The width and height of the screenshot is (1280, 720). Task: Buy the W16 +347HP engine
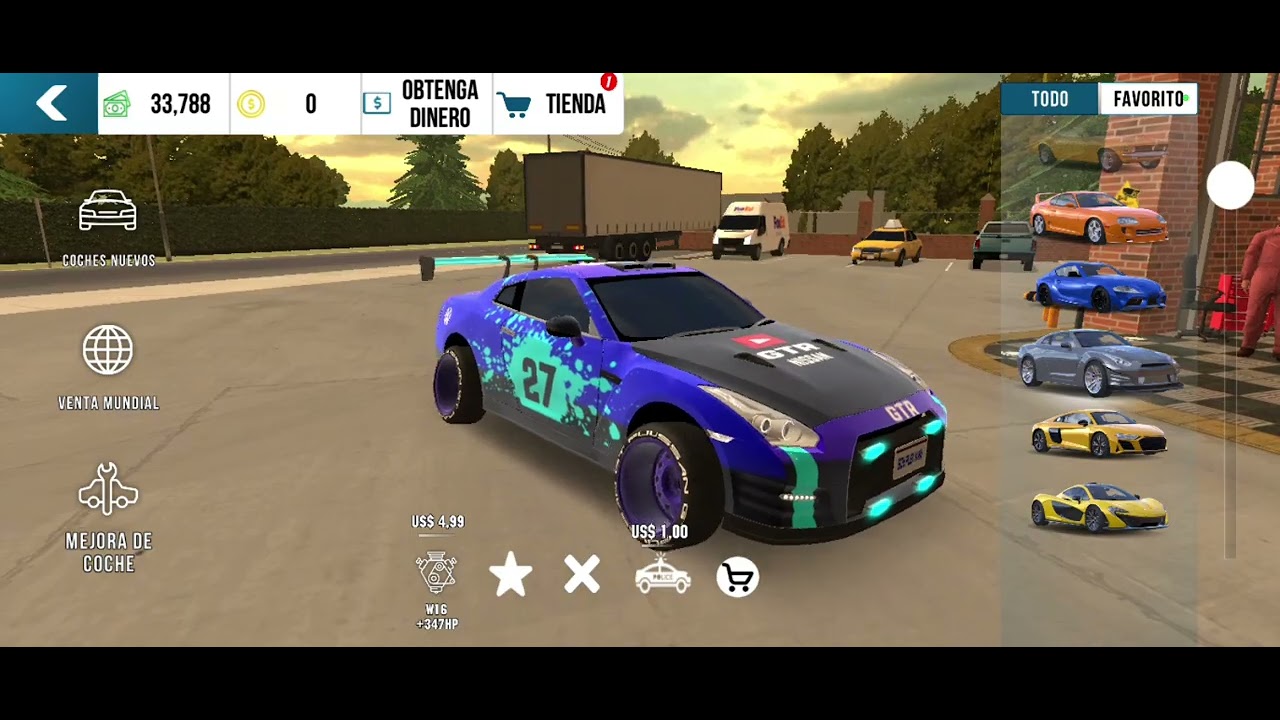coord(437,573)
